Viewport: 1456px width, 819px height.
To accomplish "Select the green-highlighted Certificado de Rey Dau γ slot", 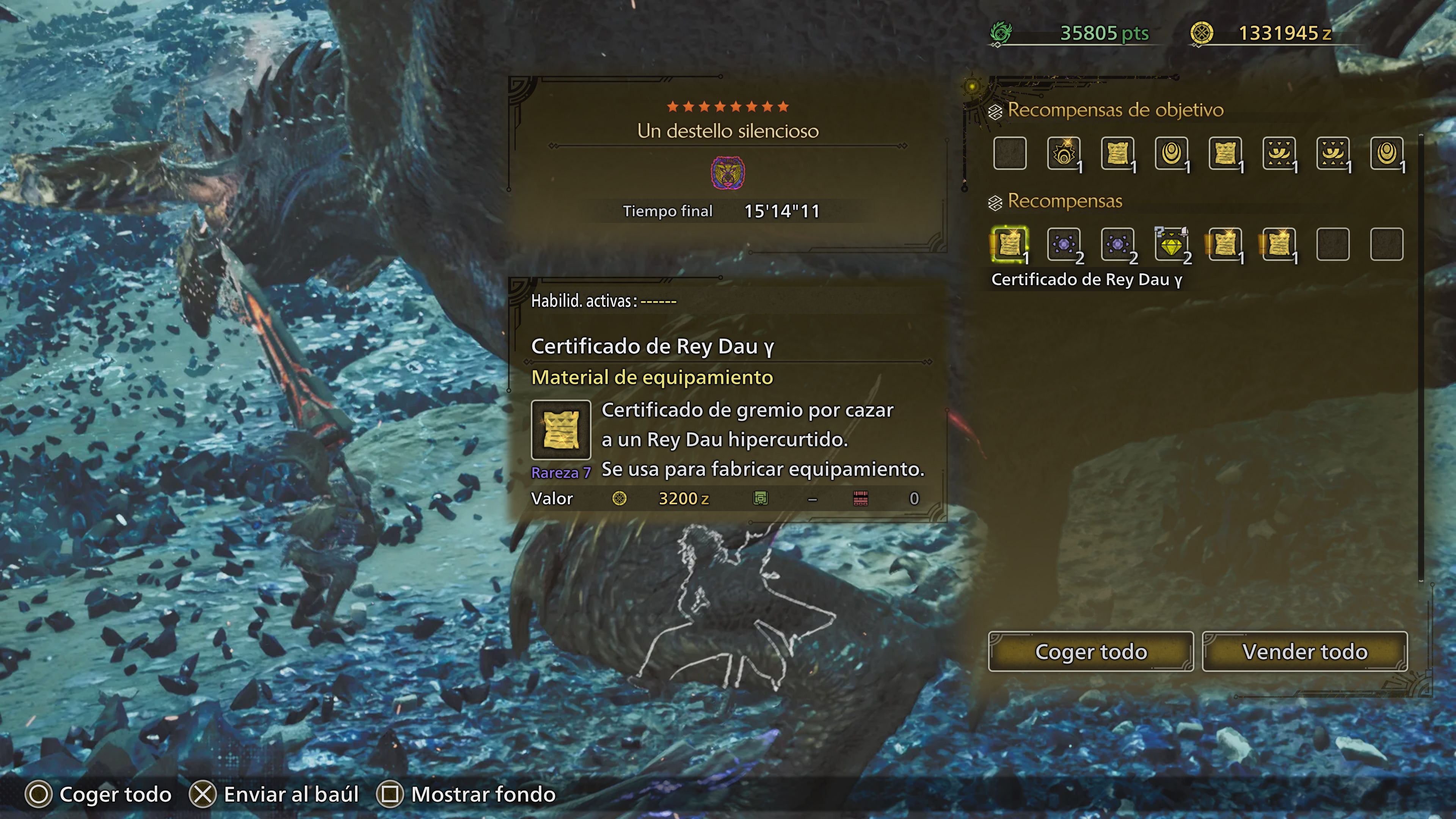I will pyautogui.click(x=1009, y=244).
